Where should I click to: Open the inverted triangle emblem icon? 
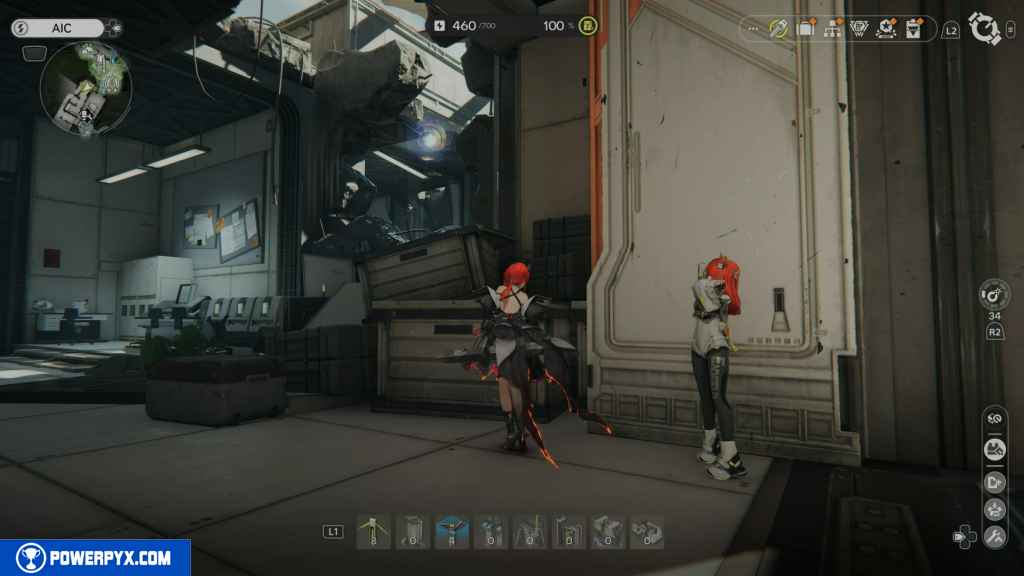[x=859, y=29]
